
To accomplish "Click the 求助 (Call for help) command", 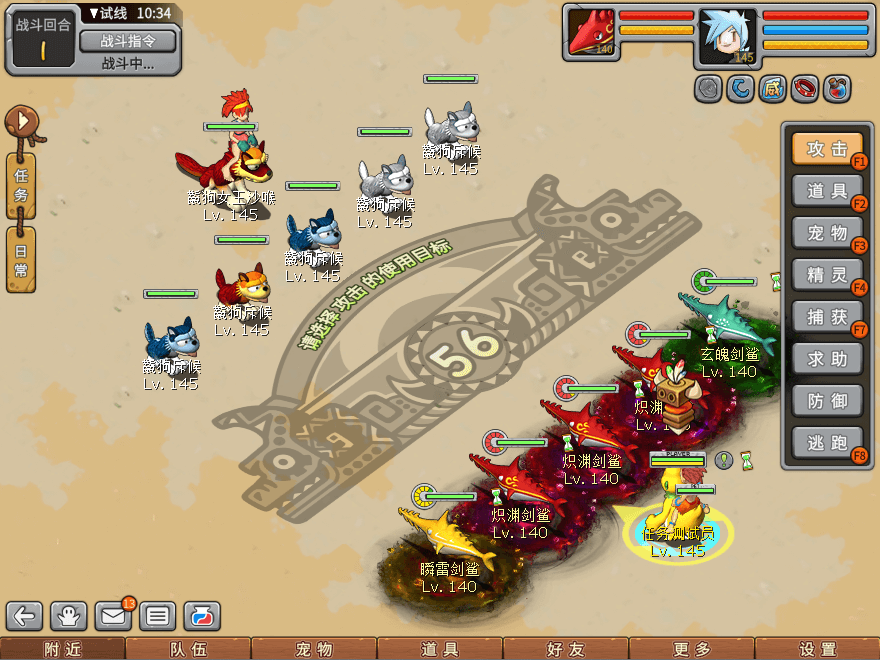I will point(827,358).
